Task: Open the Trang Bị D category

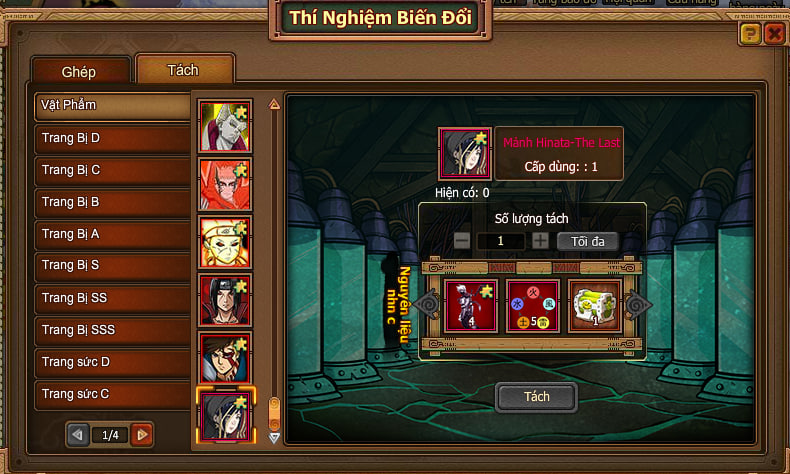Action: [x=112, y=138]
